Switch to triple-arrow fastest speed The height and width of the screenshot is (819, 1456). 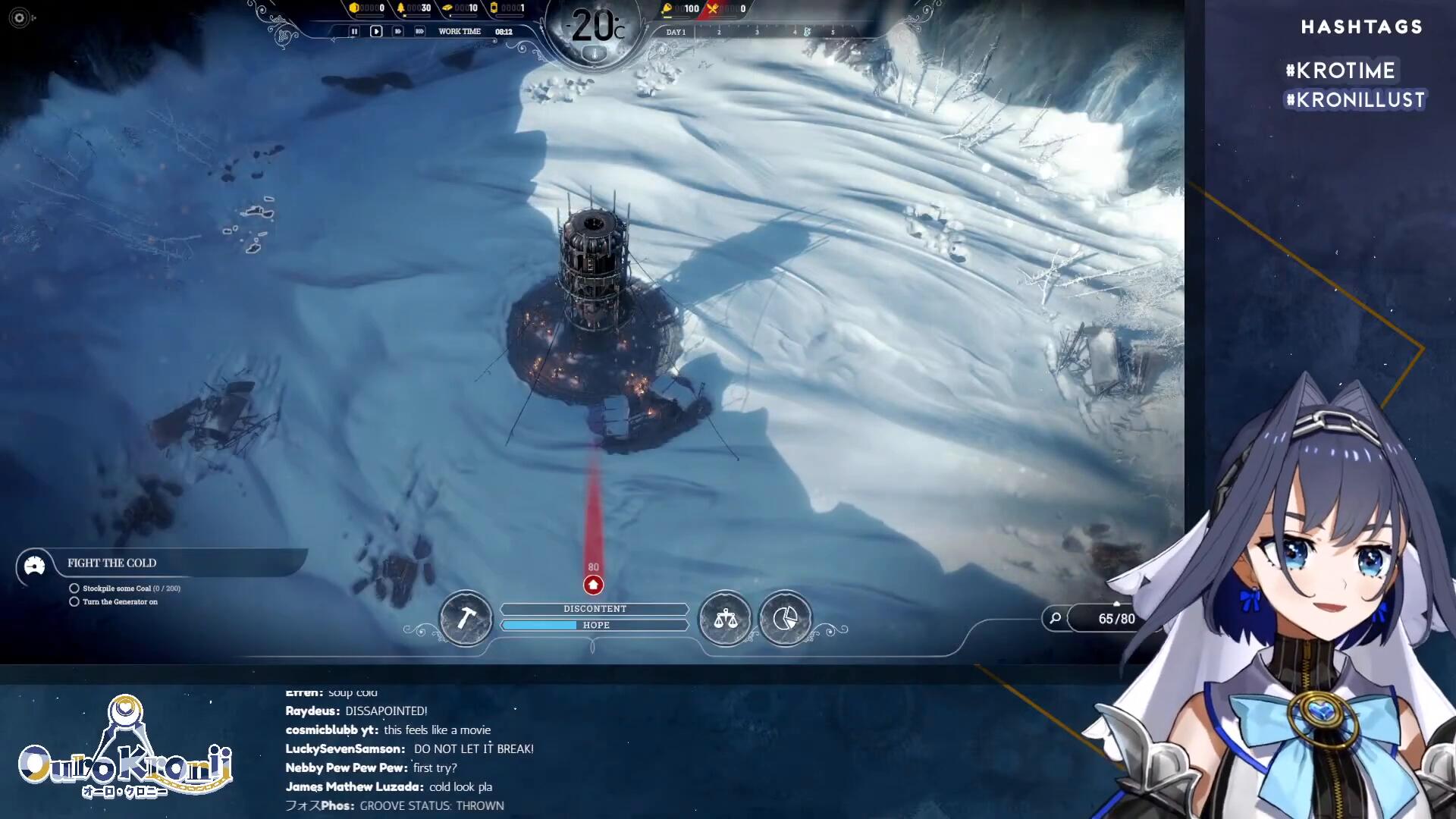coord(419,31)
